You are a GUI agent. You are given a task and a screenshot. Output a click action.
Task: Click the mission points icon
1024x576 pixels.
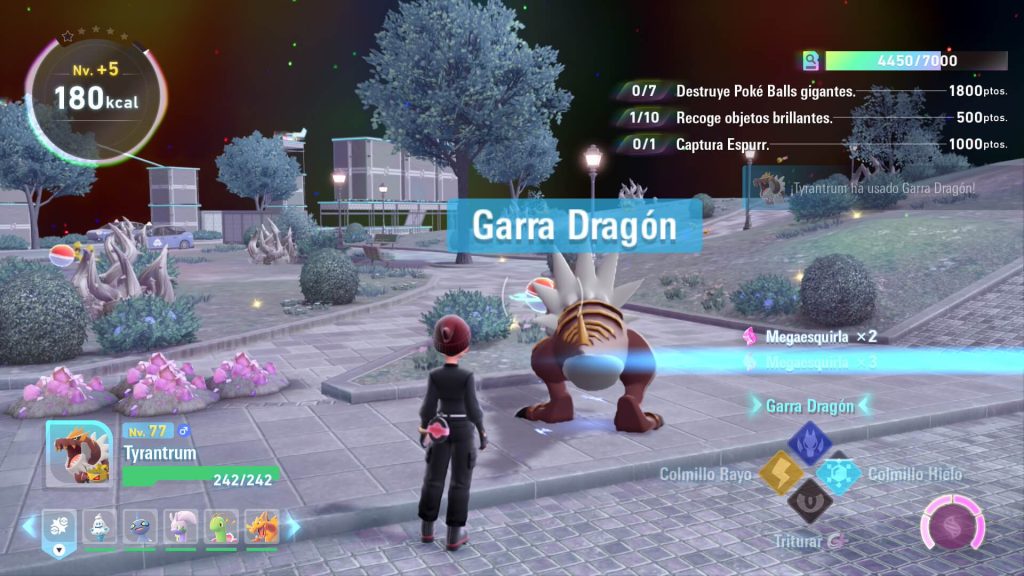click(x=810, y=61)
